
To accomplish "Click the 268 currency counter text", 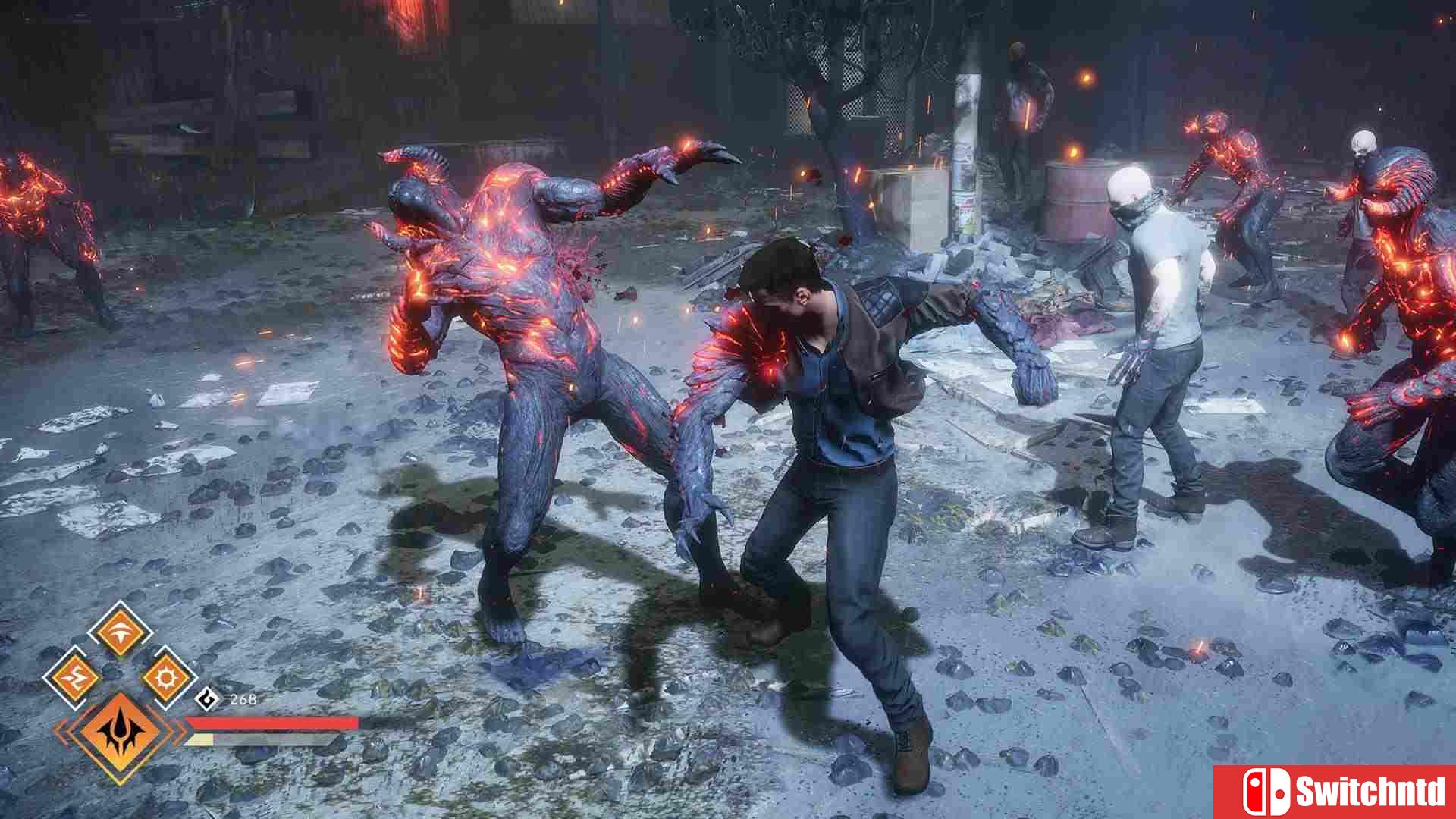I will 244,700.
